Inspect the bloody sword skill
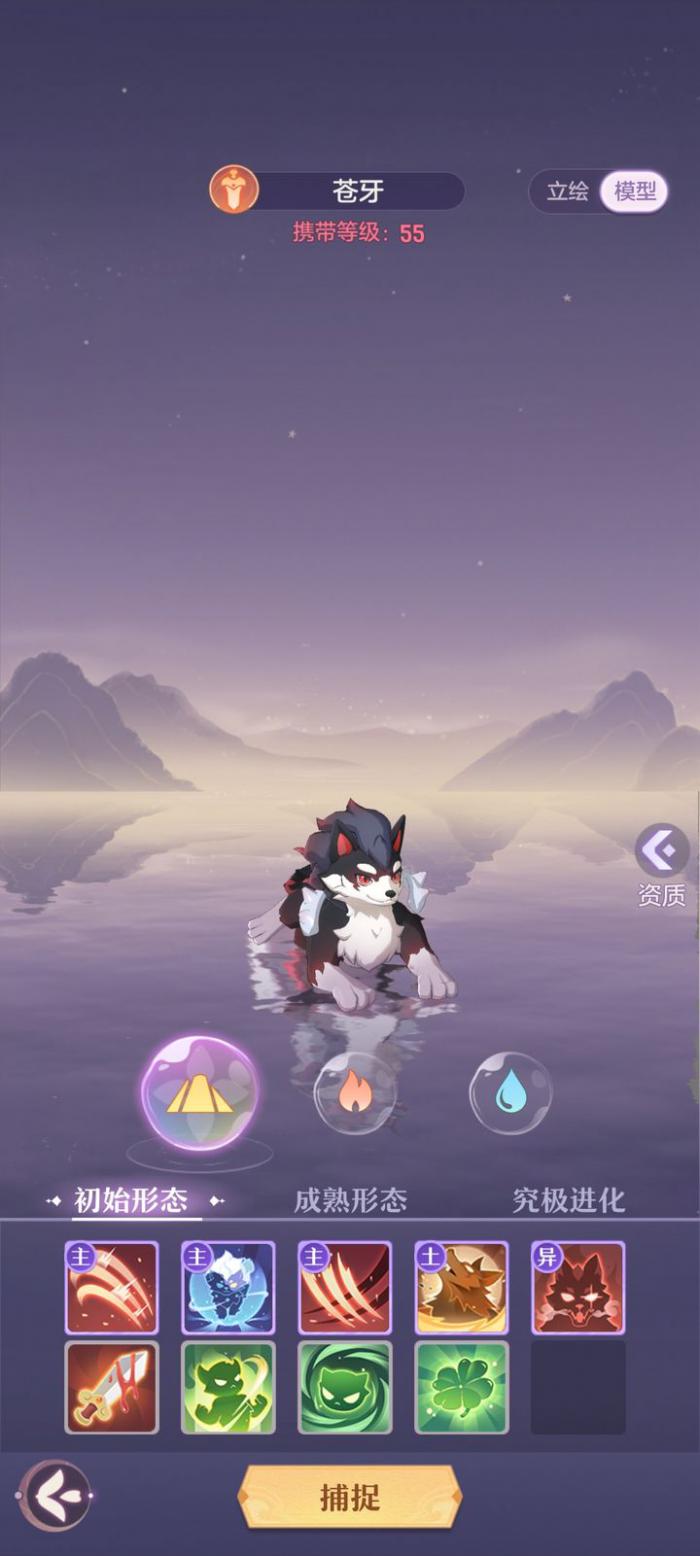Image resolution: width=700 pixels, height=1556 pixels. (112, 1387)
